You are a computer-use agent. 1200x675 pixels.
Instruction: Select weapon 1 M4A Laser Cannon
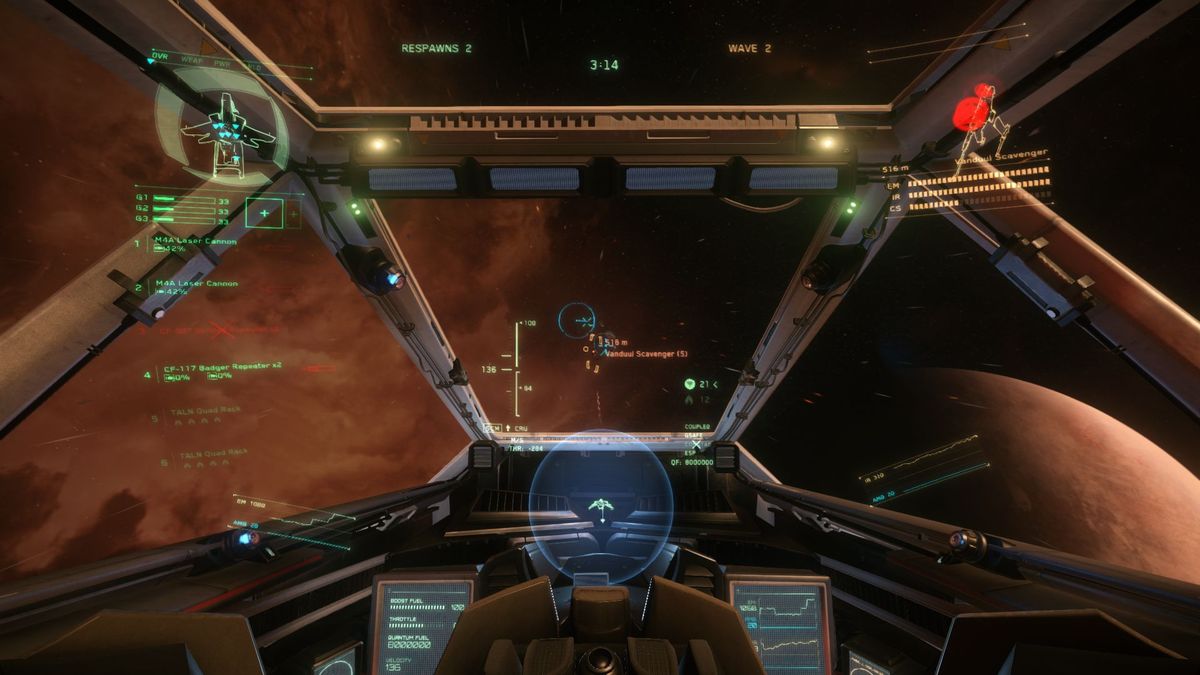[x=196, y=241]
